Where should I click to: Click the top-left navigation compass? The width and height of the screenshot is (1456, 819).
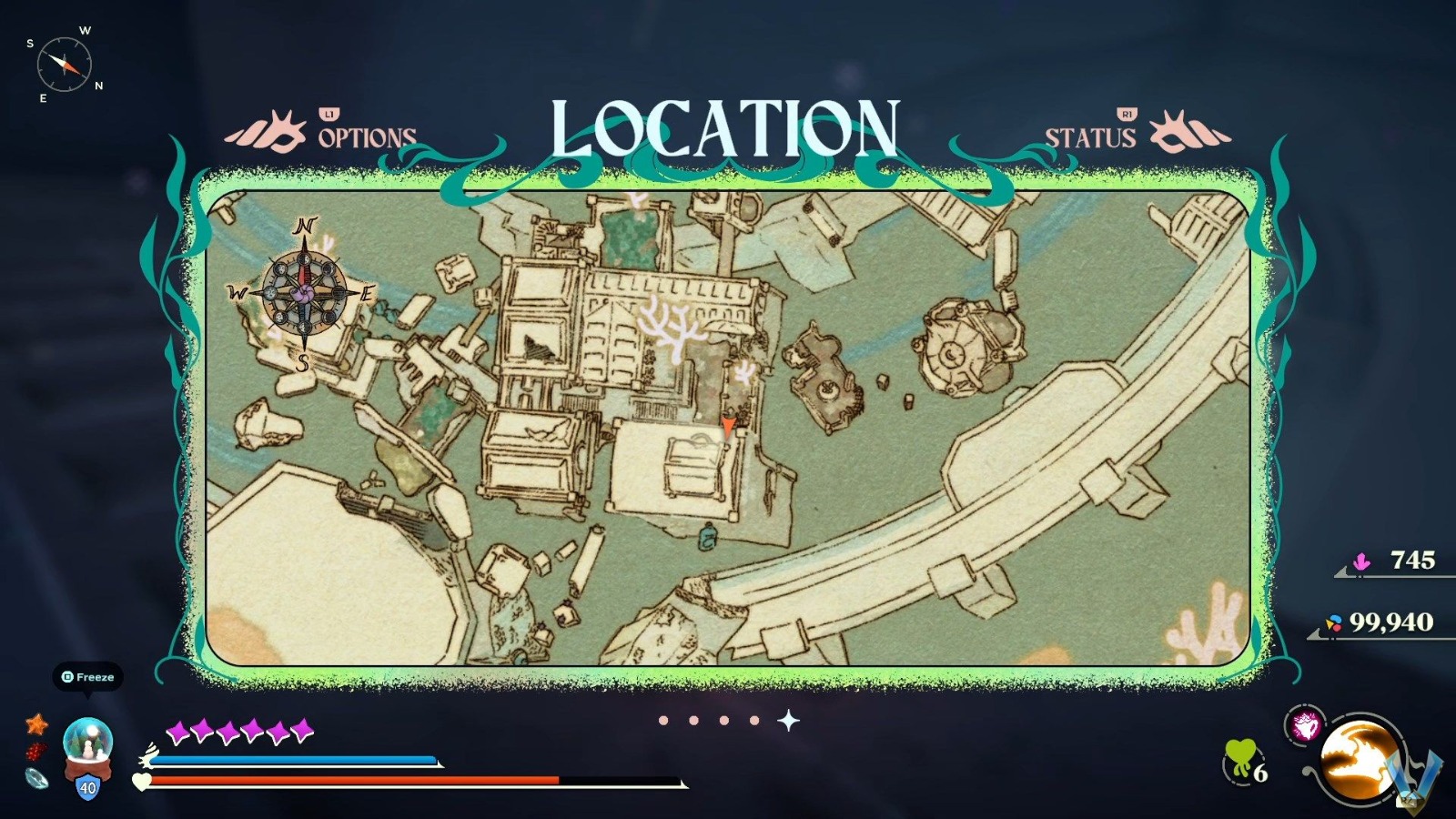(64, 64)
